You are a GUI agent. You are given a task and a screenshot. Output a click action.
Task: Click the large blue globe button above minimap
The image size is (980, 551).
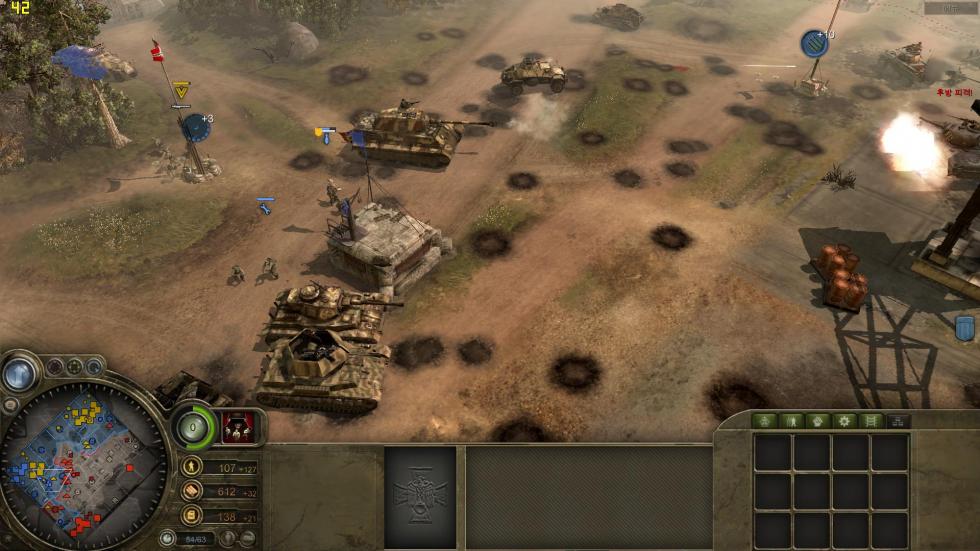coord(19,374)
